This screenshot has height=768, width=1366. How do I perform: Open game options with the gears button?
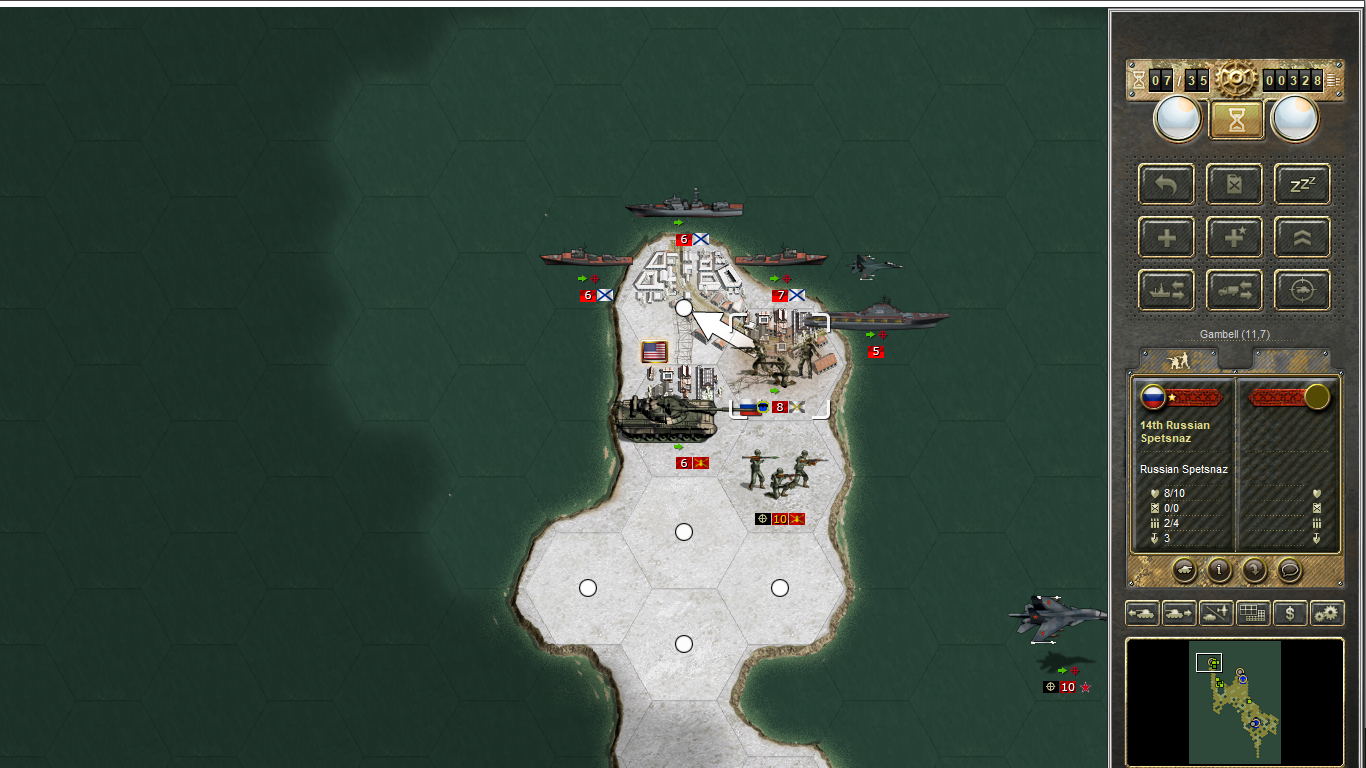[1327, 613]
